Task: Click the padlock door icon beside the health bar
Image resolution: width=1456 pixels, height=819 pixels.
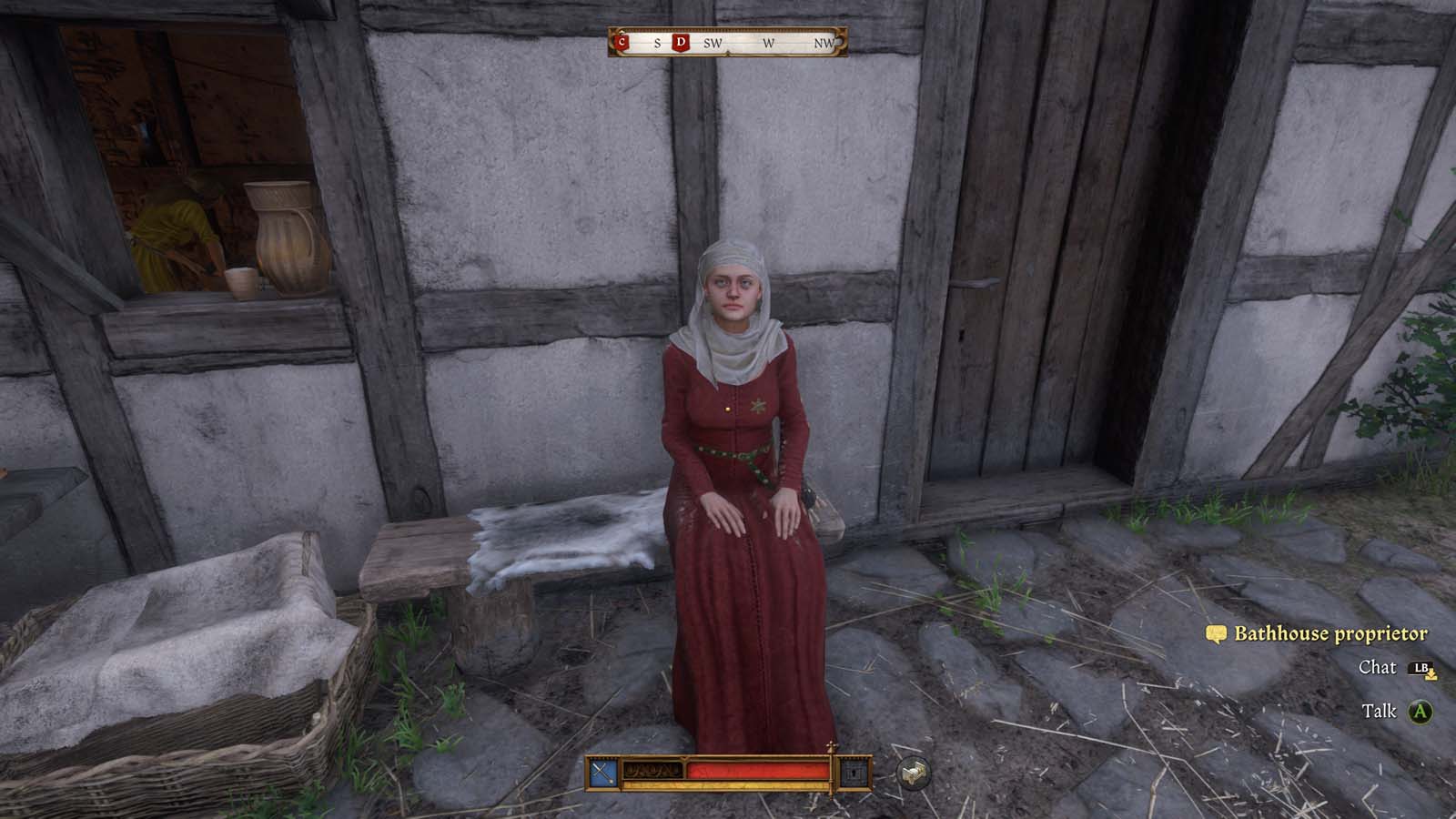Action: point(855,772)
